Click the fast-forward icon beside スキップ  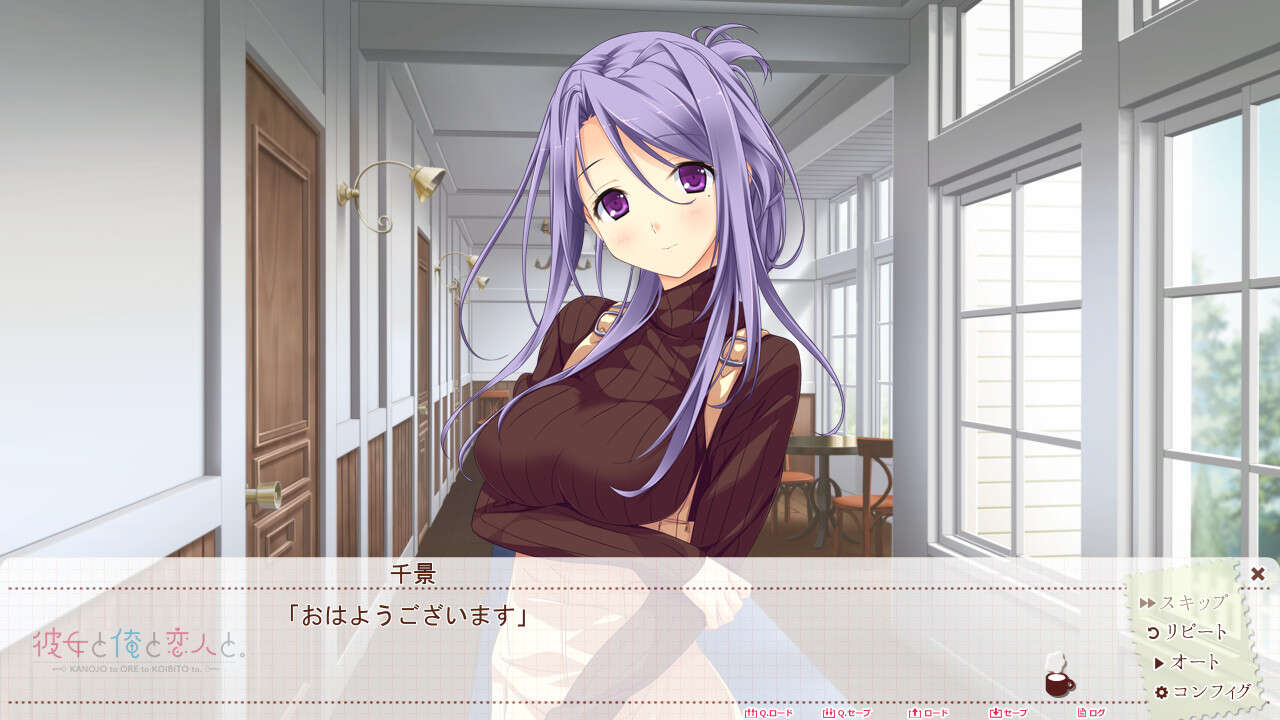point(1149,601)
